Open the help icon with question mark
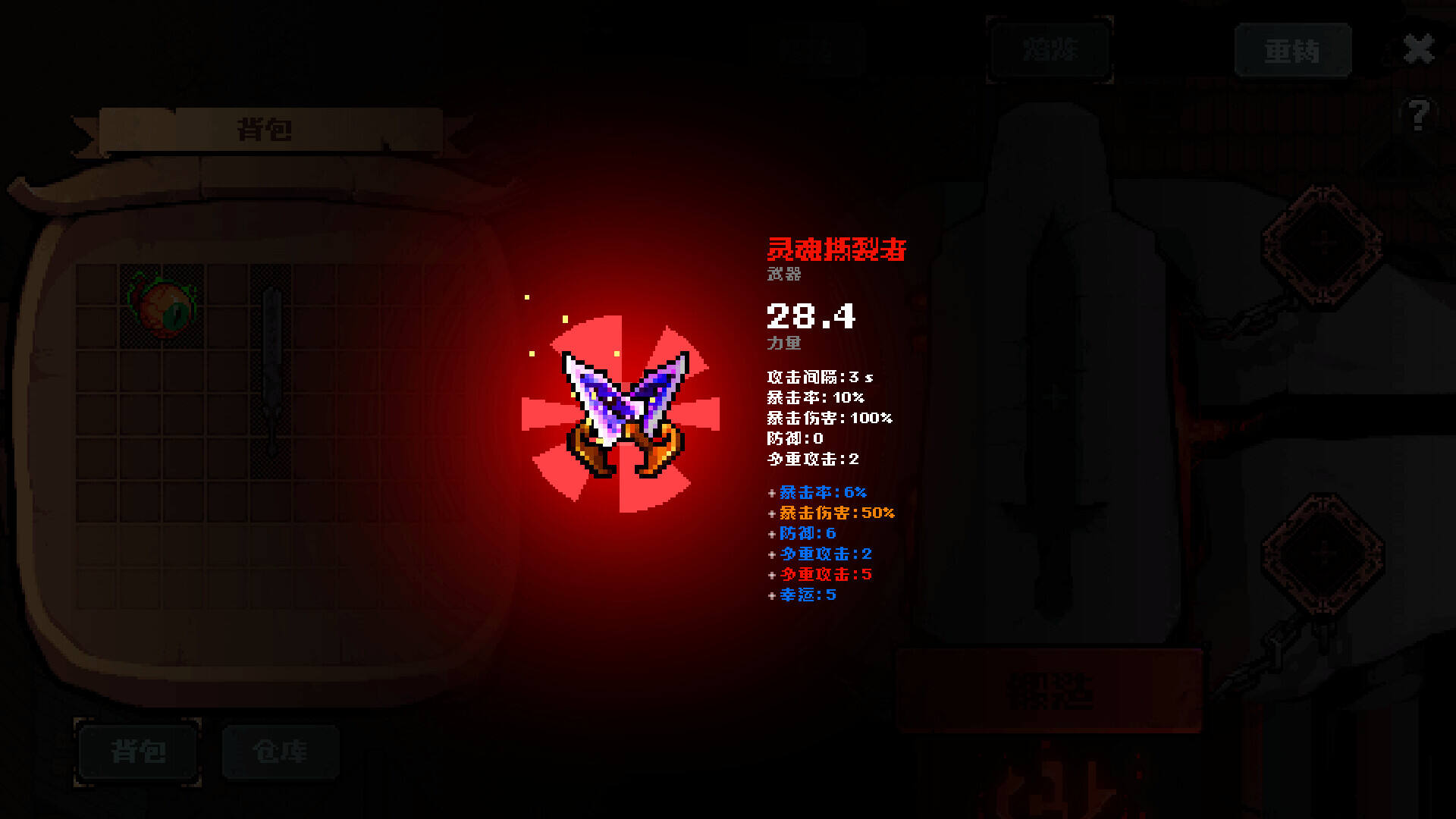Image resolution: width=1456 pixels, height=819 pixels. 1418,112
